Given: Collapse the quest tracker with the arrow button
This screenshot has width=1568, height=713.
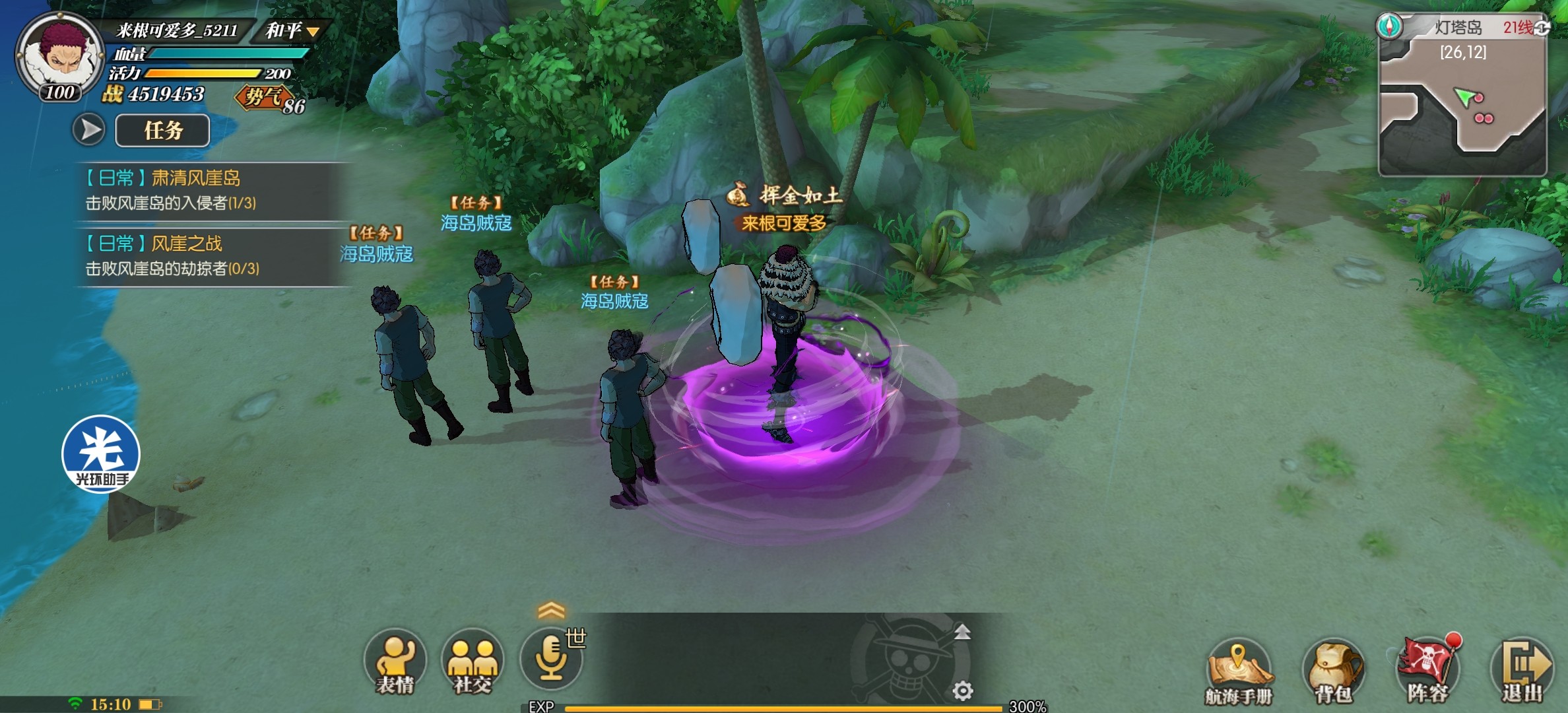Looking at the screenshot, I should pos(88,129).
